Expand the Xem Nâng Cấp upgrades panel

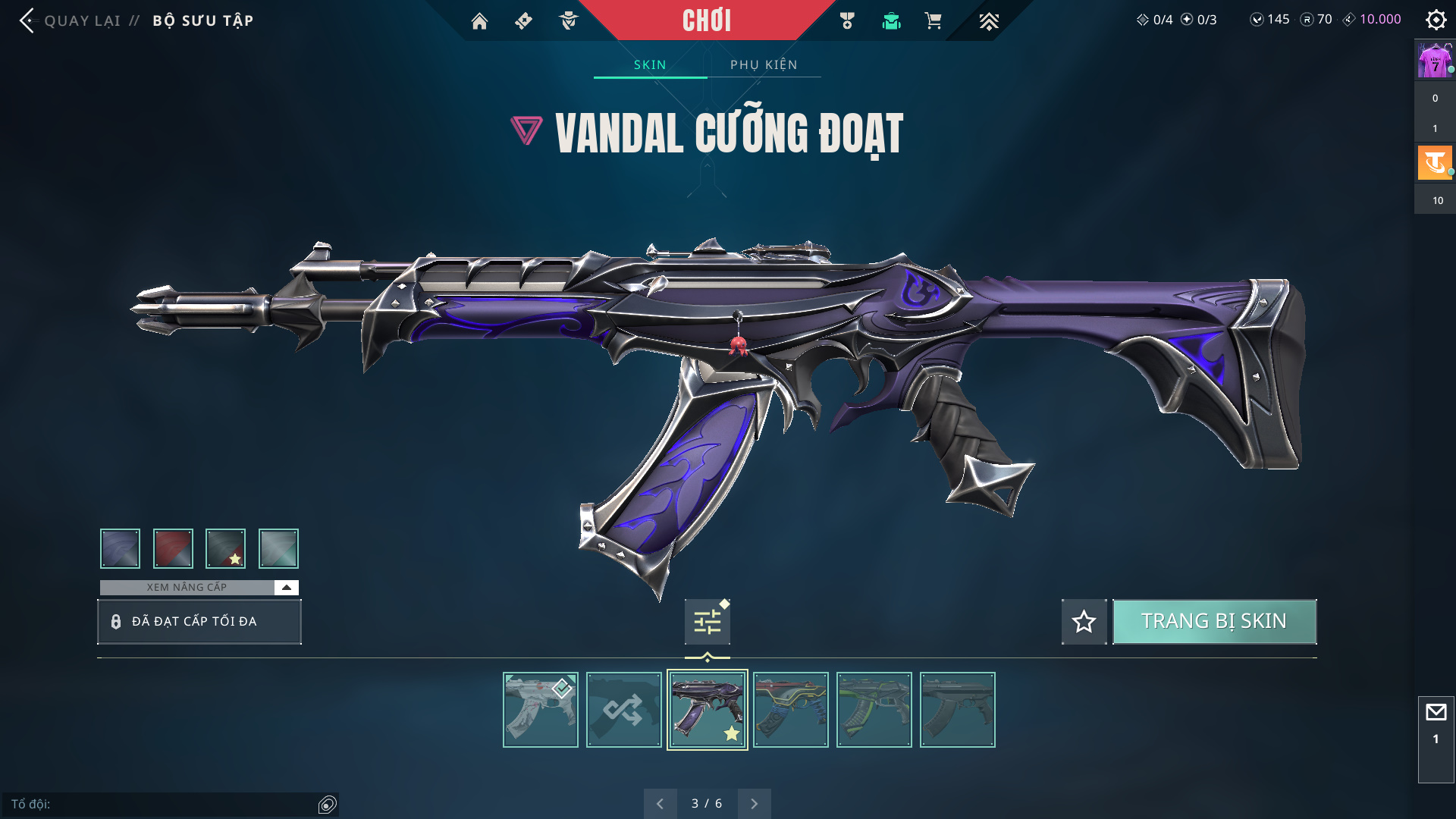(x=286, y=588)
